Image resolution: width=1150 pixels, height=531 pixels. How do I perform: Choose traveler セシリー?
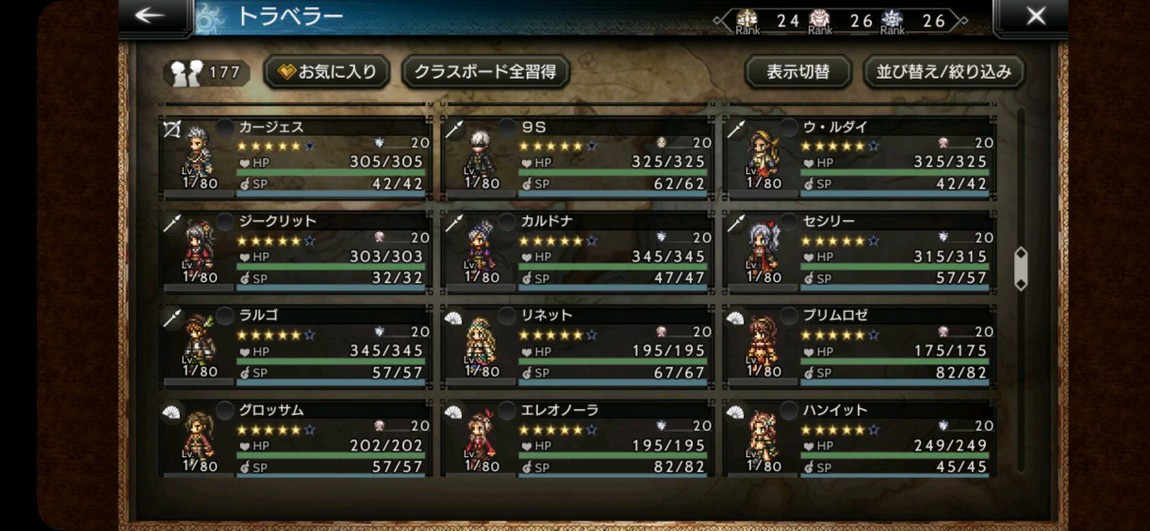pyautogui.click(x=860, y=252)
